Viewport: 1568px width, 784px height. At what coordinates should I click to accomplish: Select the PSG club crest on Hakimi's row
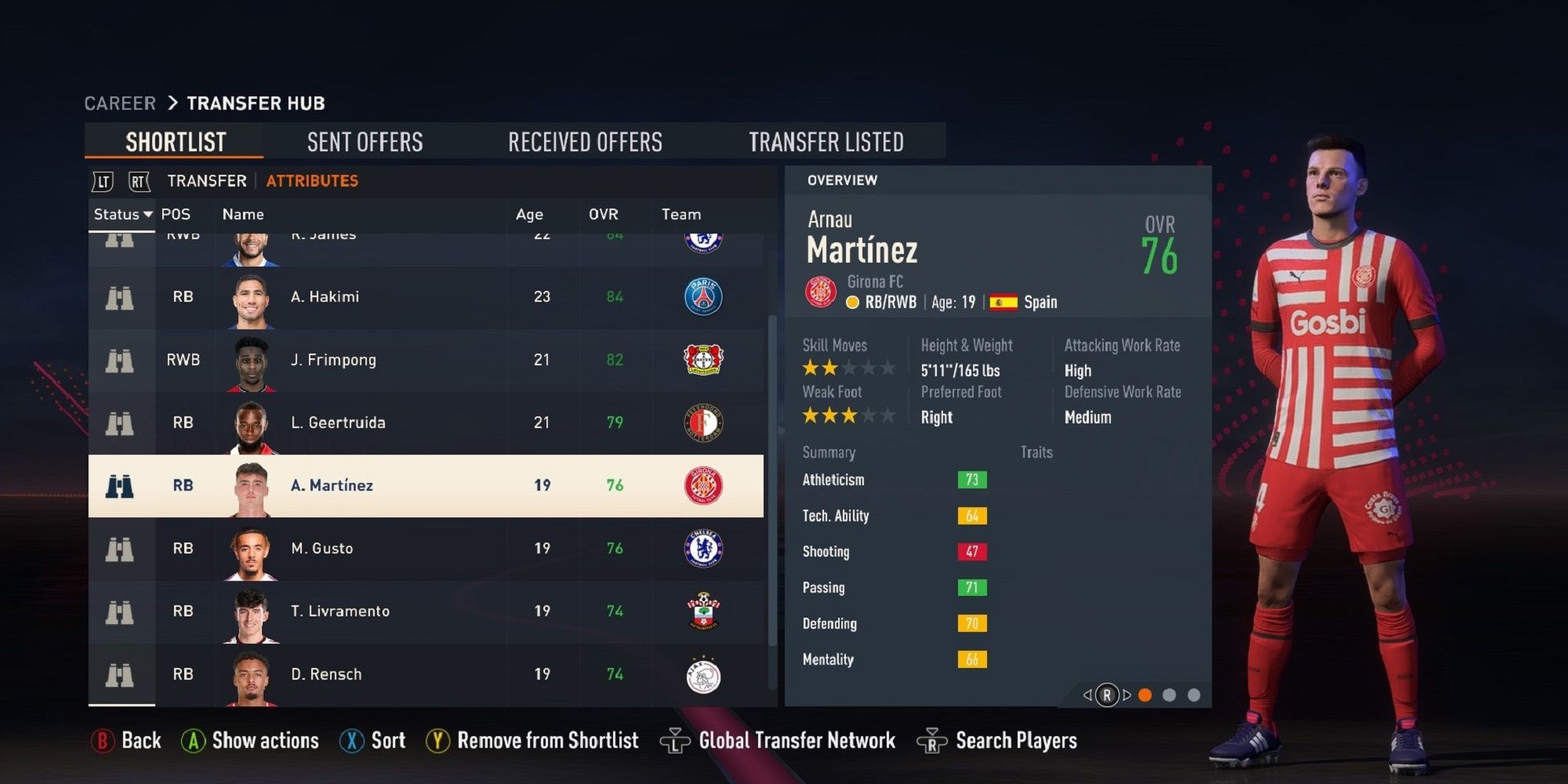pos(705,297)
